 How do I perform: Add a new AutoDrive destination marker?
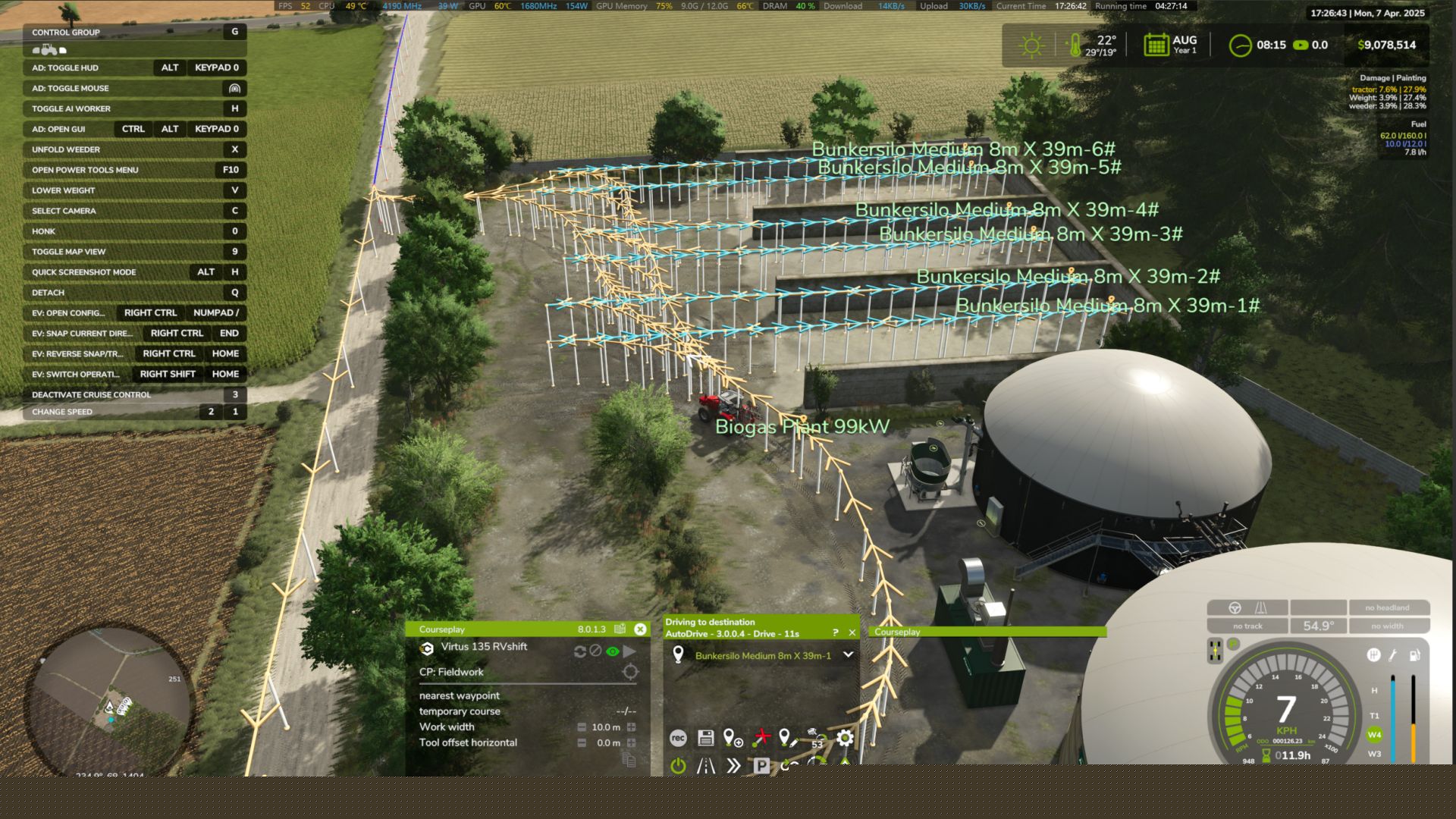point(733,738)
